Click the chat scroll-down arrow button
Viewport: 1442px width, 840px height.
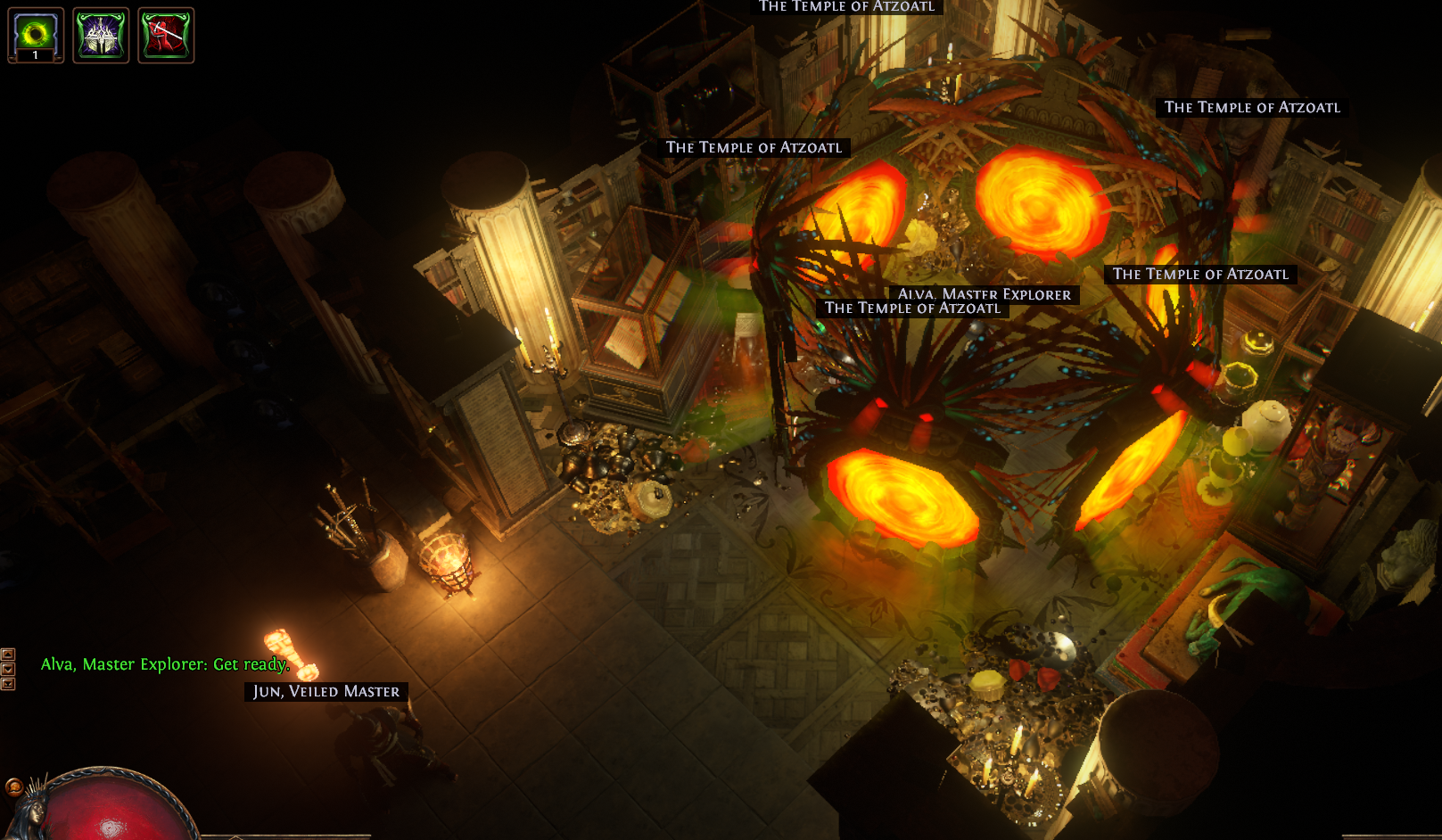8,669
